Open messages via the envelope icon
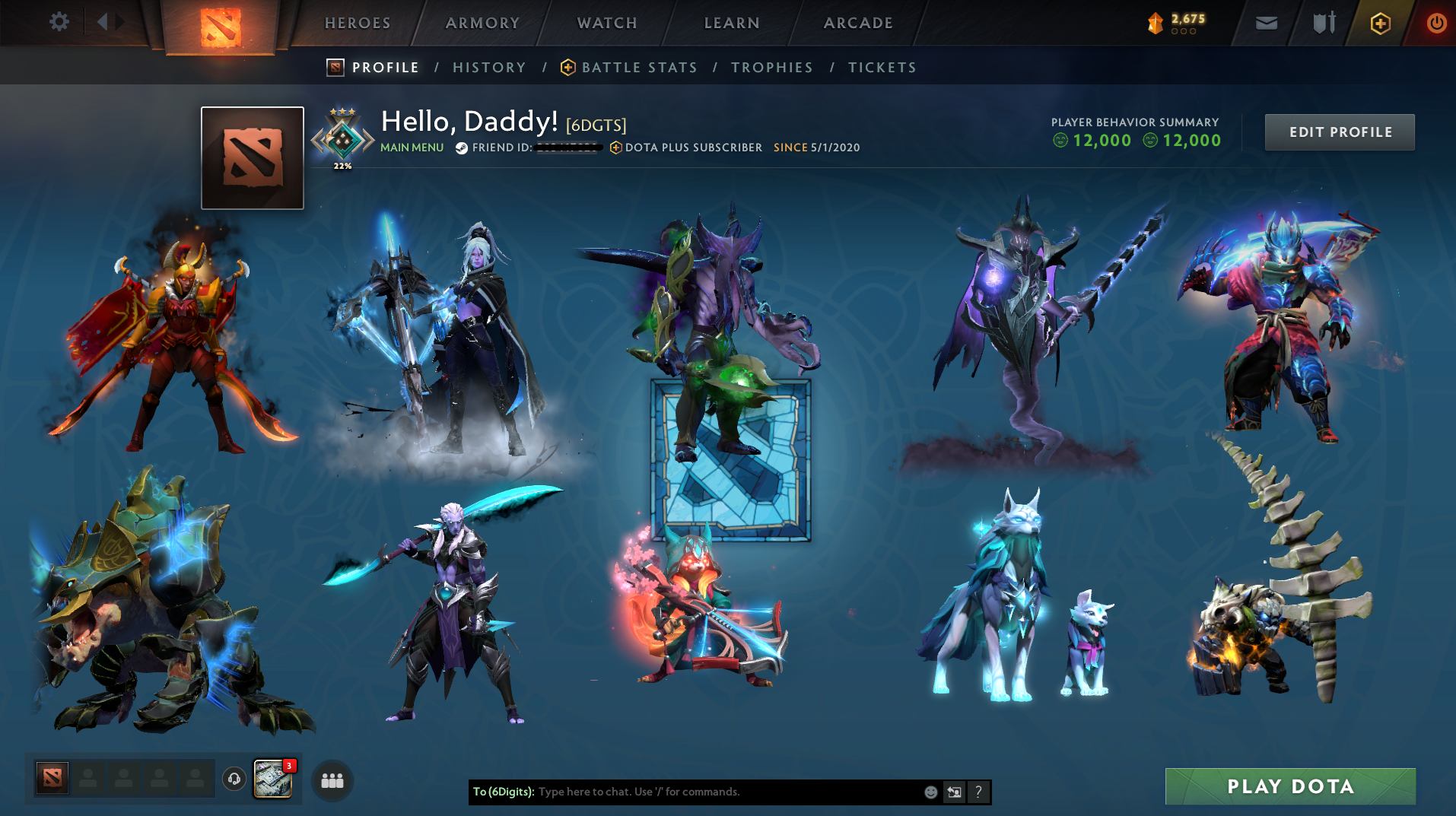The height and width of the screenshot is (816, 1456). [x=1265, y=22]
